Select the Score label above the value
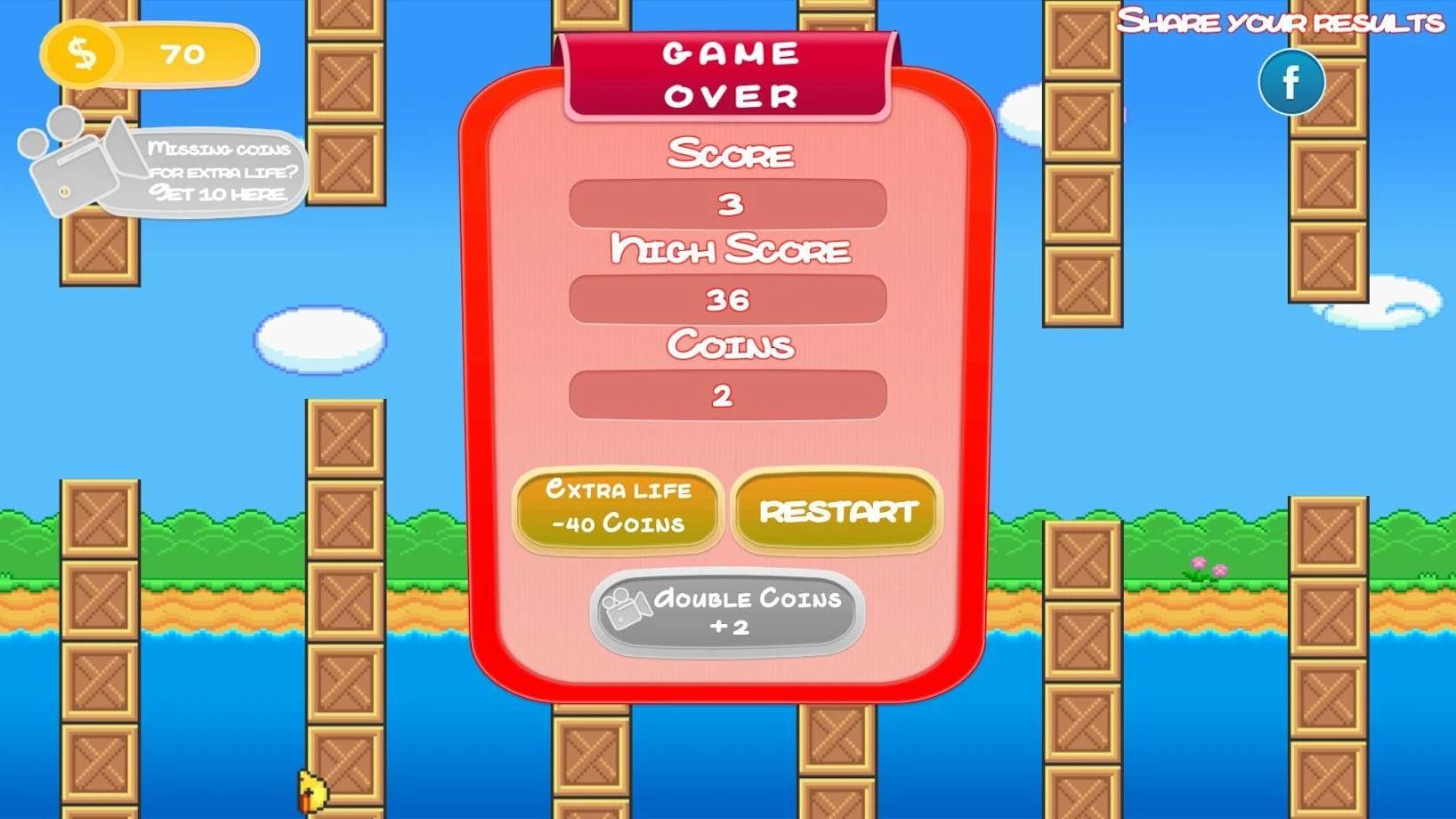 click(730, 153)
